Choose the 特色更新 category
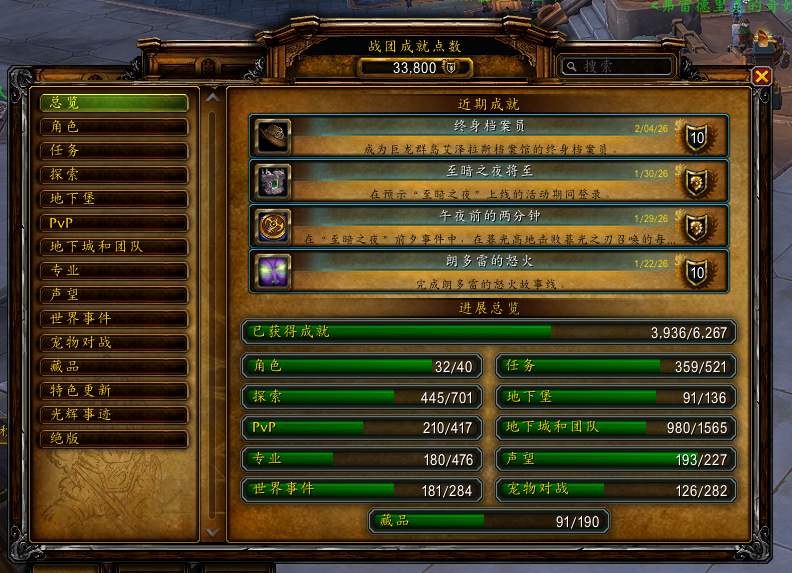This screenshot has height=573, width=792. coord(113,391)
